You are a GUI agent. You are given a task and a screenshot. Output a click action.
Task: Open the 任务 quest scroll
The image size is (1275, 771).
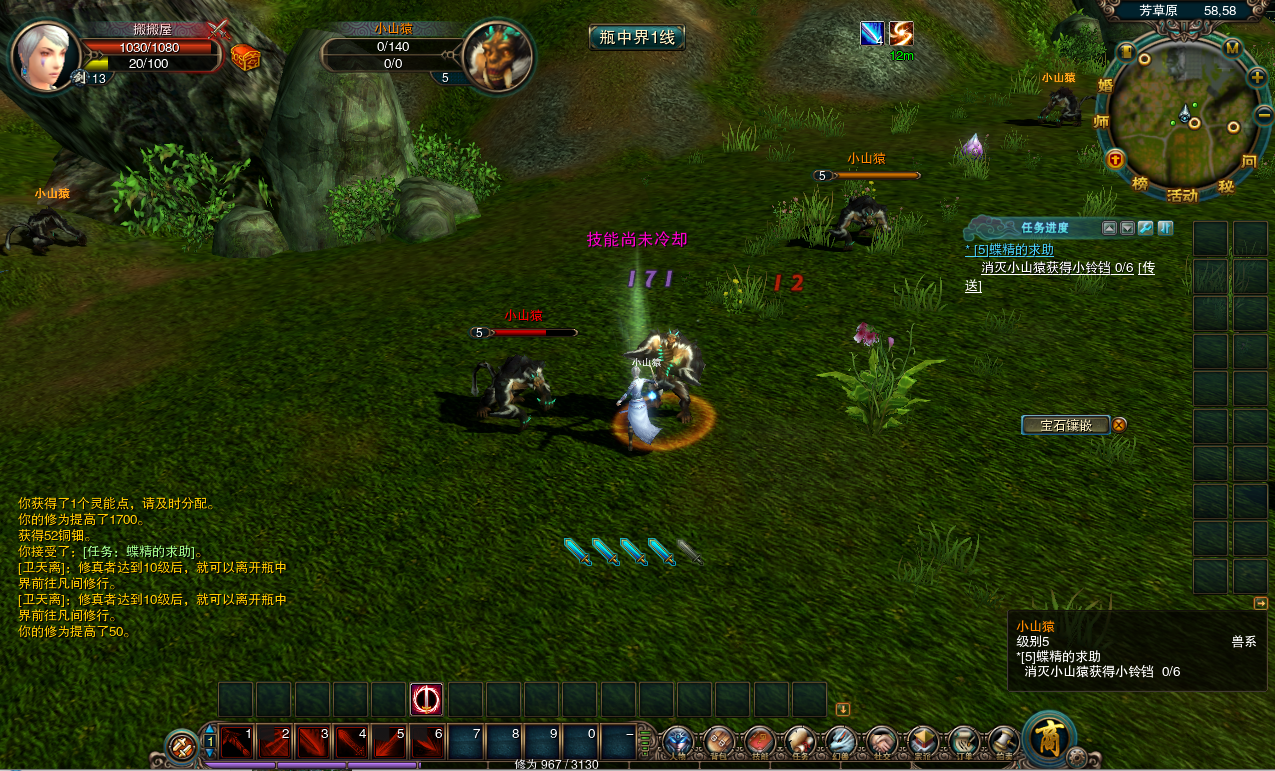[800, 742]
